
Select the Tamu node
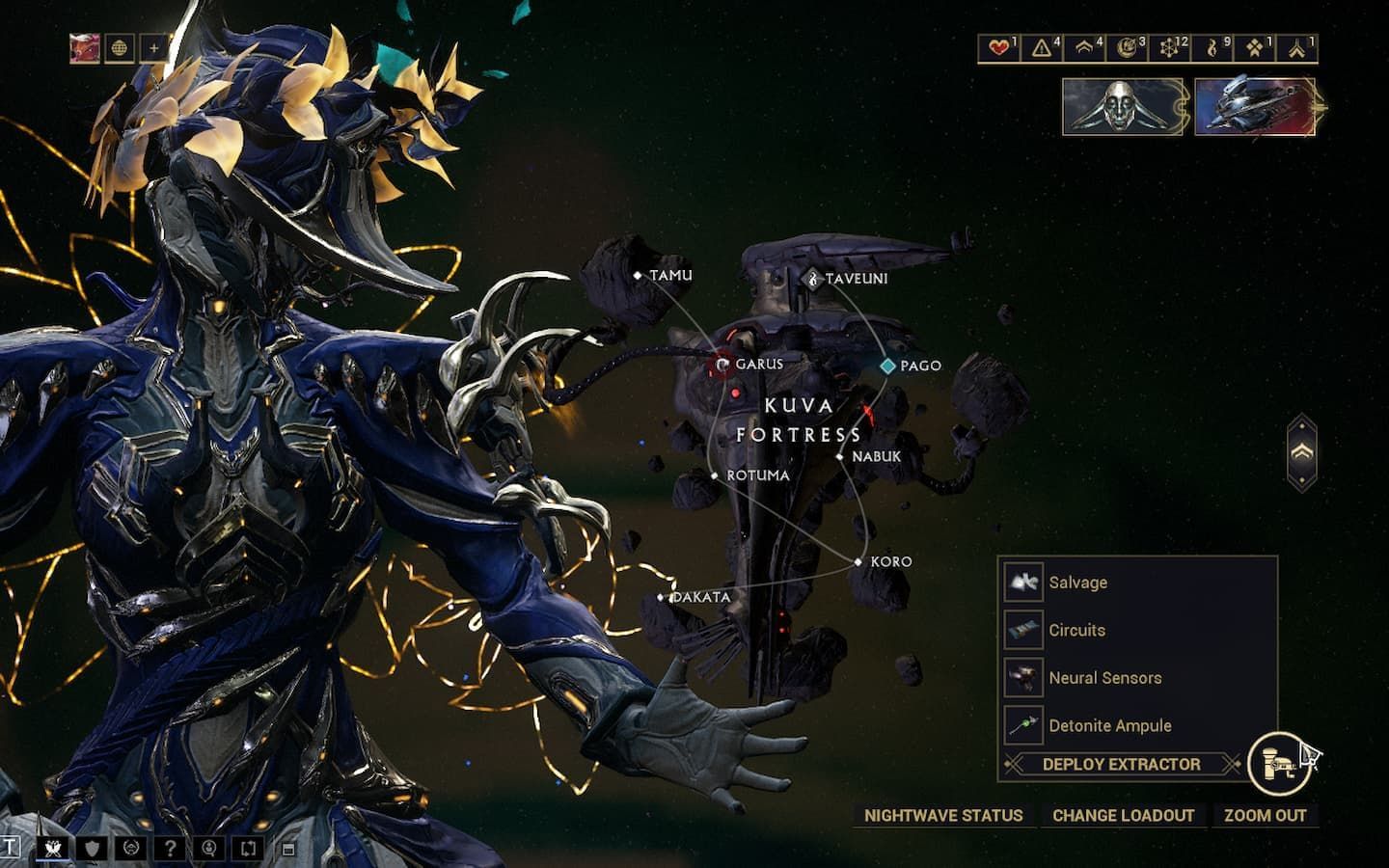click(638, 276)
